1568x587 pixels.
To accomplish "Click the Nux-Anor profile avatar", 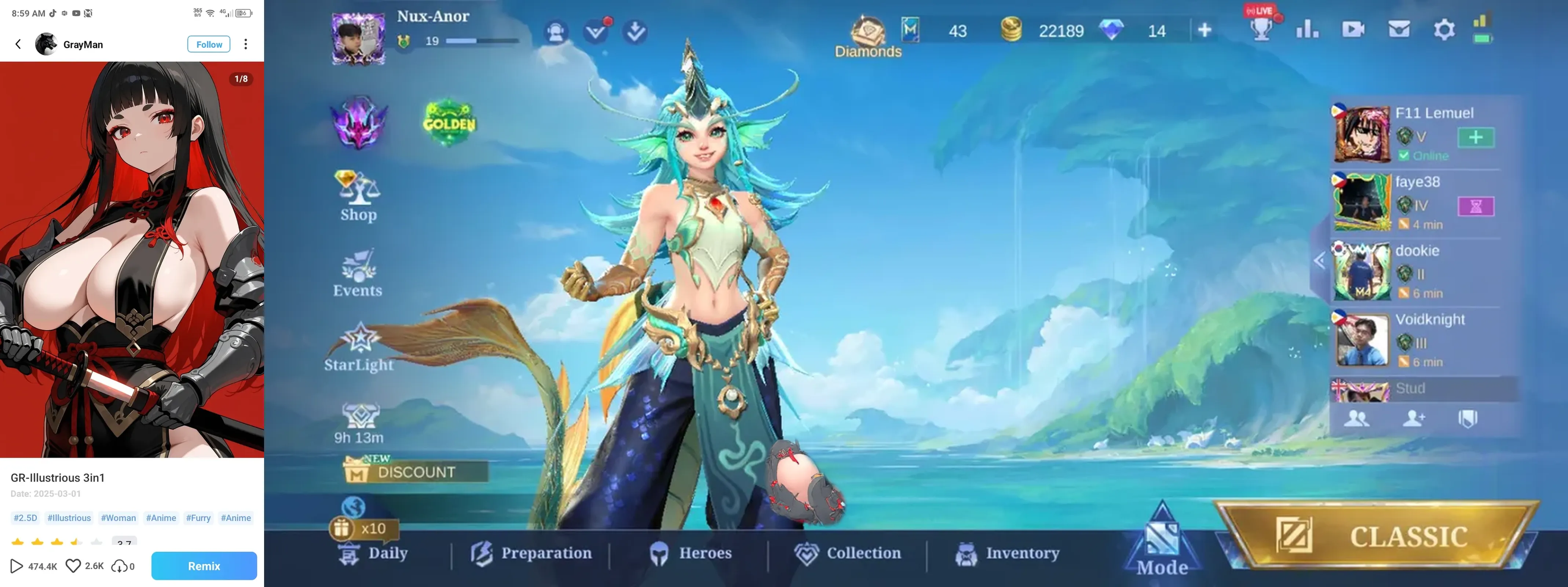I will pyautogui.click(x=358, y=38).
